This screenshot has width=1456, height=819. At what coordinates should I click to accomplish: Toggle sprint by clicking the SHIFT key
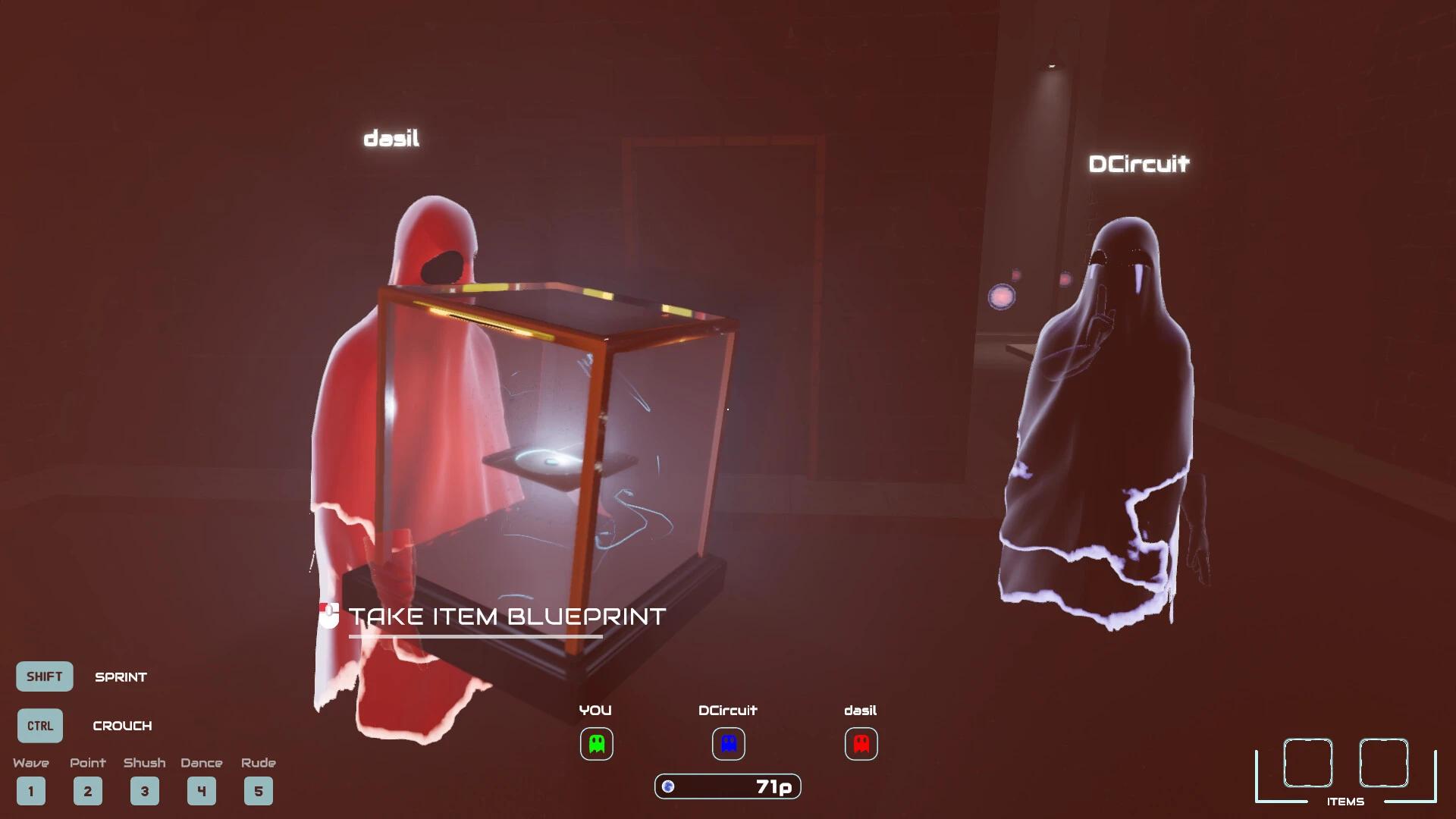(x=43, y=676)
